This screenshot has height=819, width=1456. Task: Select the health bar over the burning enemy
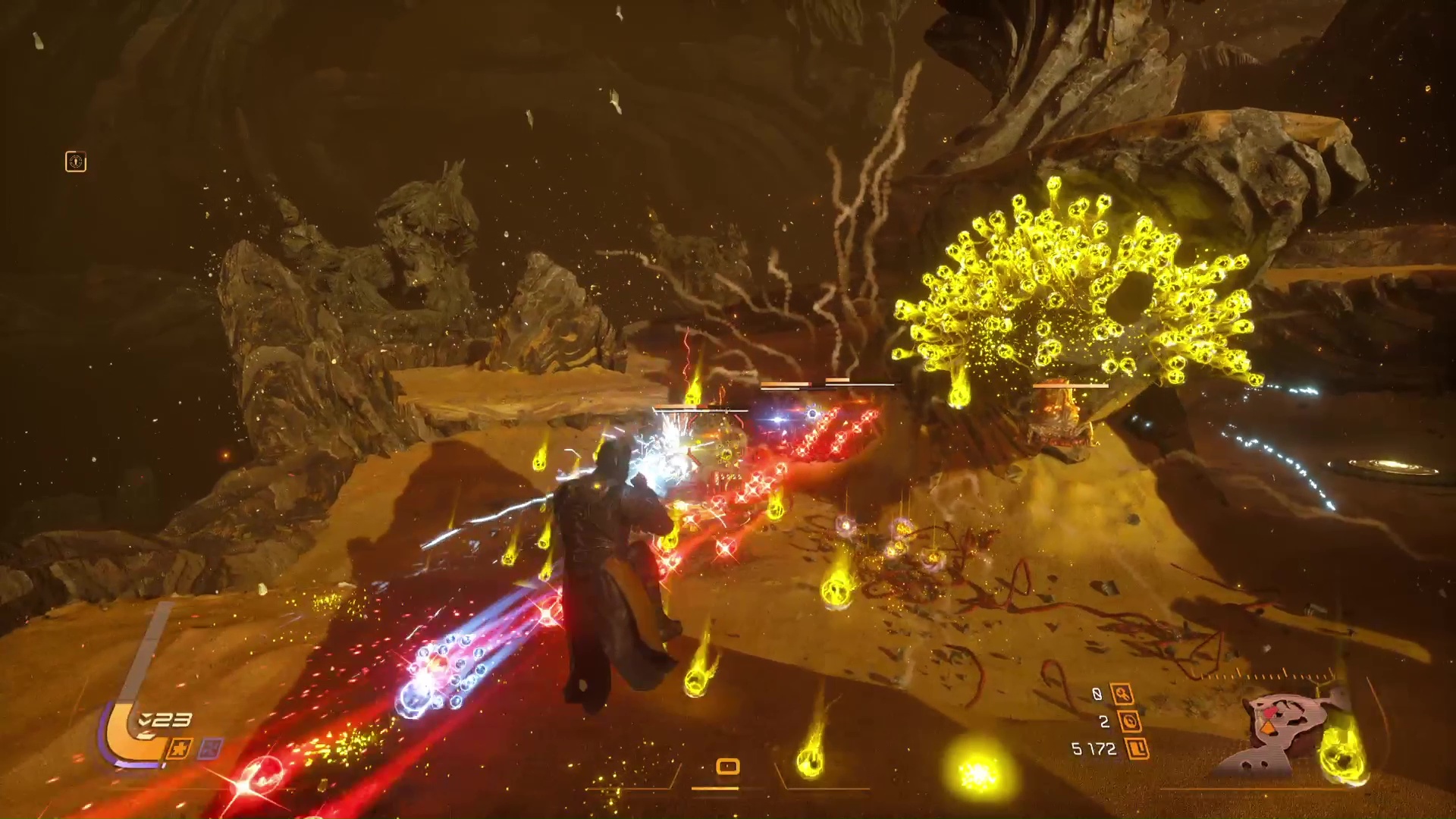1069,385
